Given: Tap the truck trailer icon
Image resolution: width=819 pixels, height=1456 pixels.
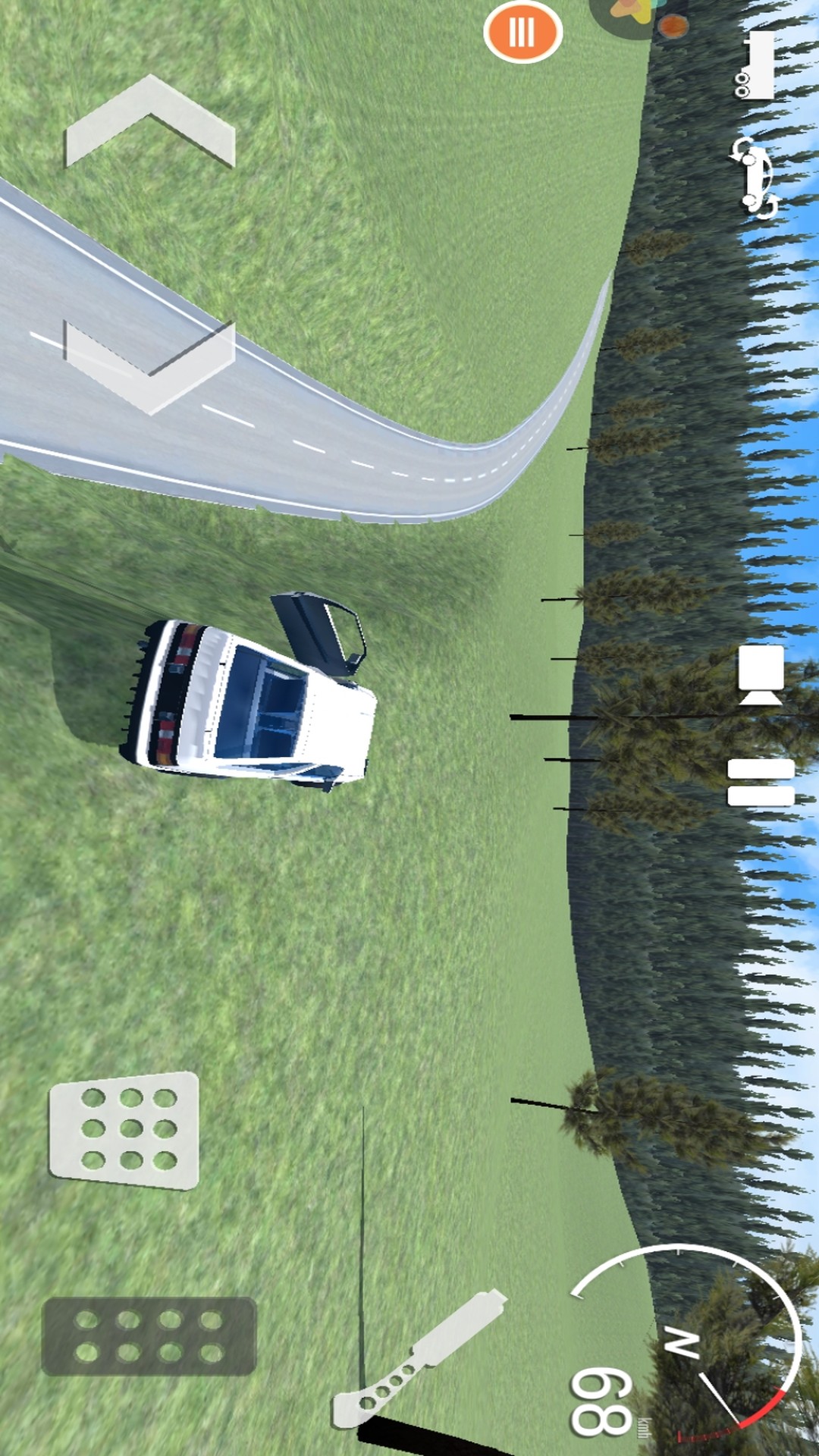Looking at the screenshot, I should [755, 66].
